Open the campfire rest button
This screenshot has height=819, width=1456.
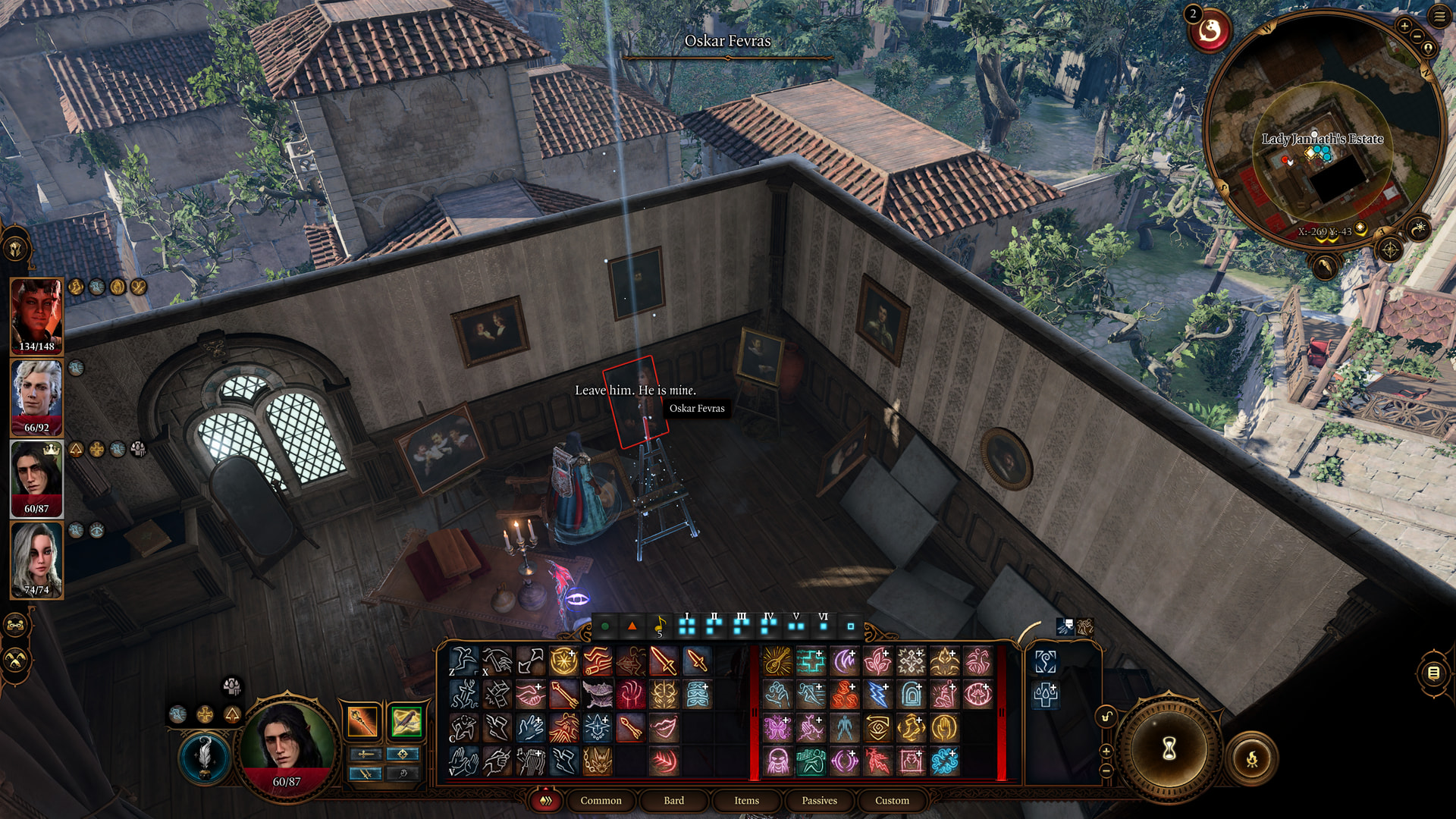point(1252,758)
